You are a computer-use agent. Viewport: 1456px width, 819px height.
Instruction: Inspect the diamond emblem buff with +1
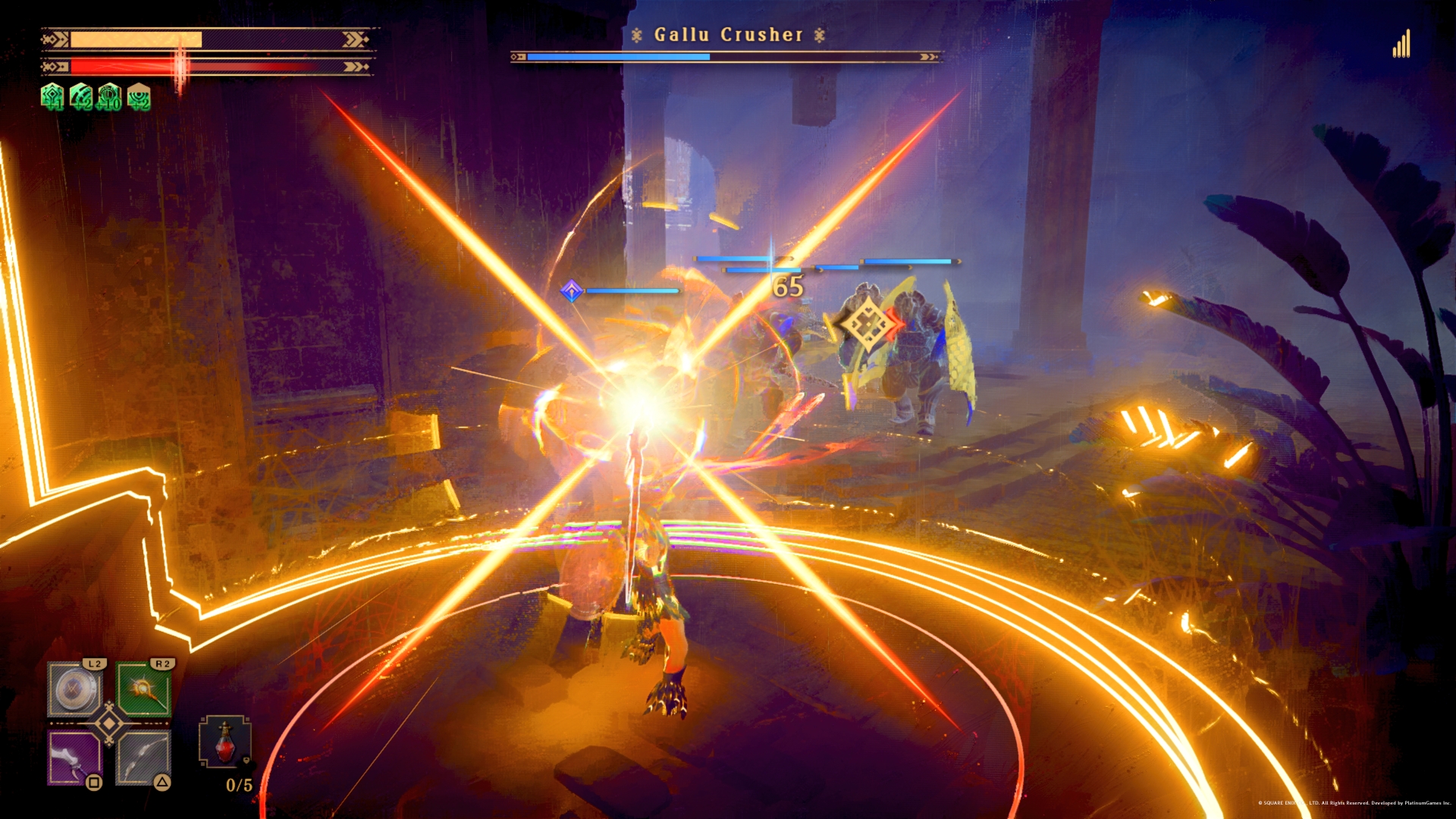tap(52, 97)
